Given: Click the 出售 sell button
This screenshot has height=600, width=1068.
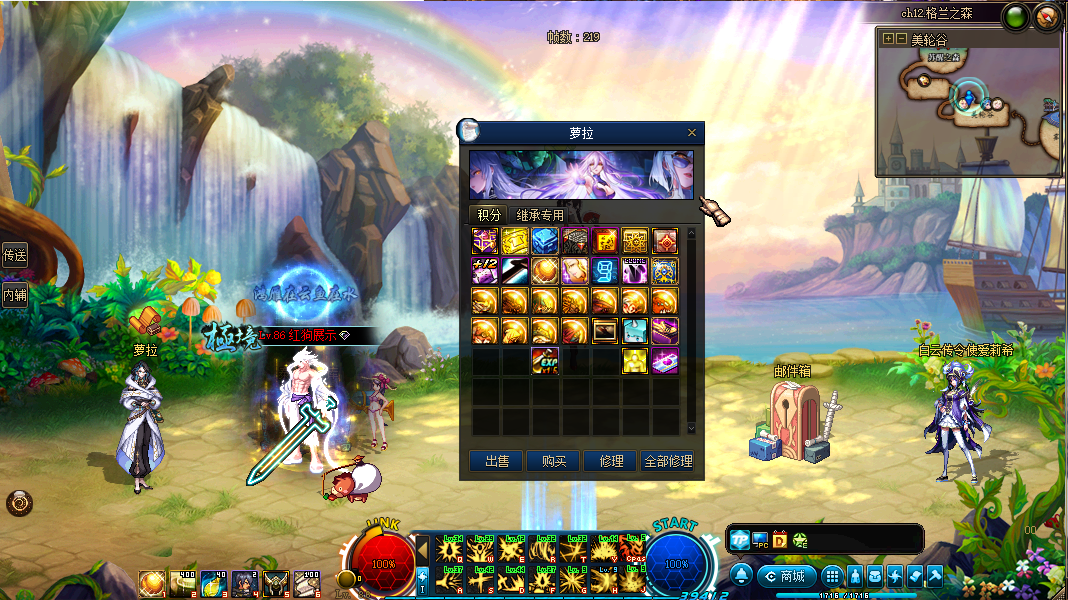Looking at the screenshot, I should point(497,461).
